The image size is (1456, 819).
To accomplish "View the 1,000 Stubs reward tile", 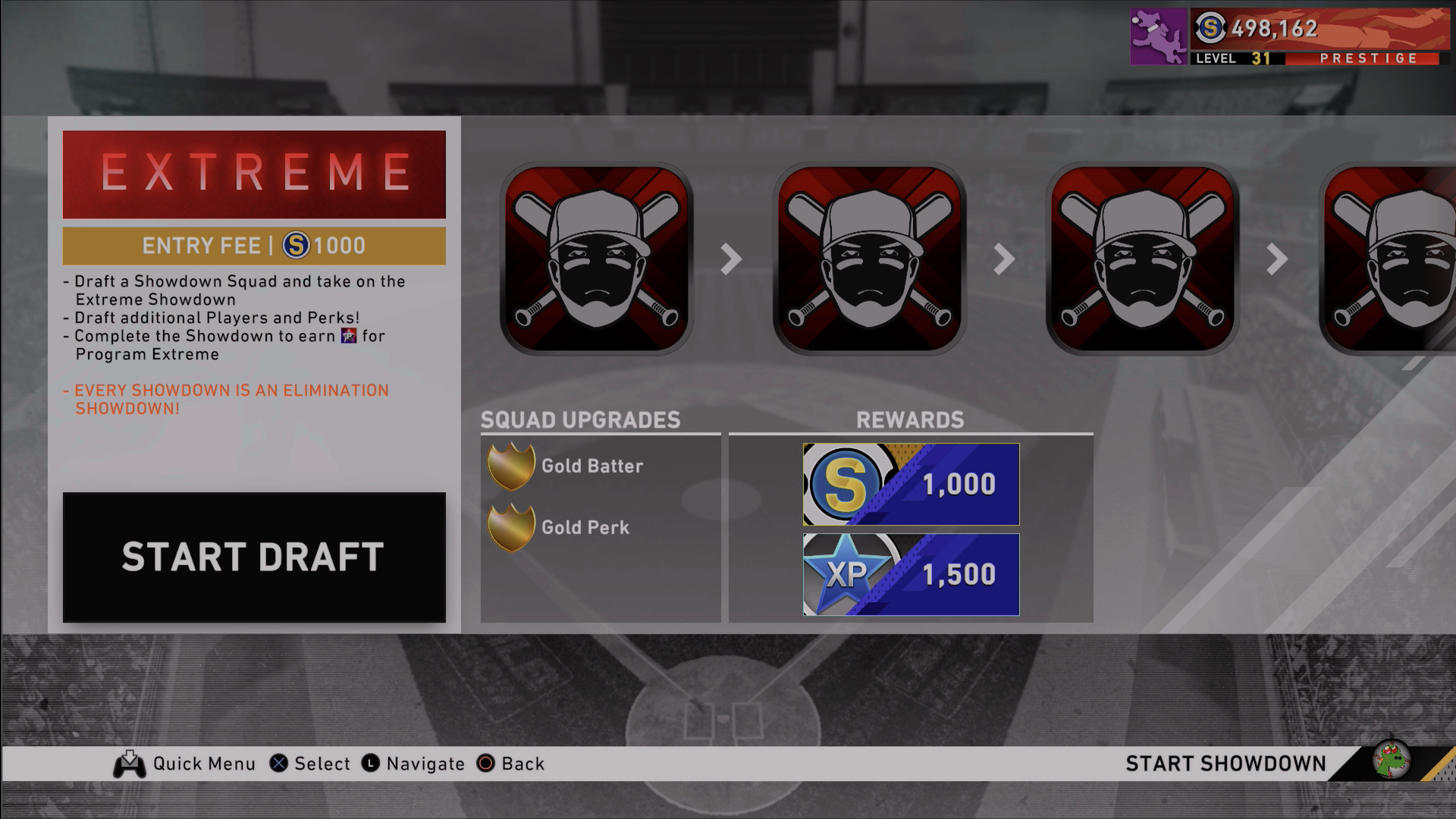I will [x=911, y=484].
